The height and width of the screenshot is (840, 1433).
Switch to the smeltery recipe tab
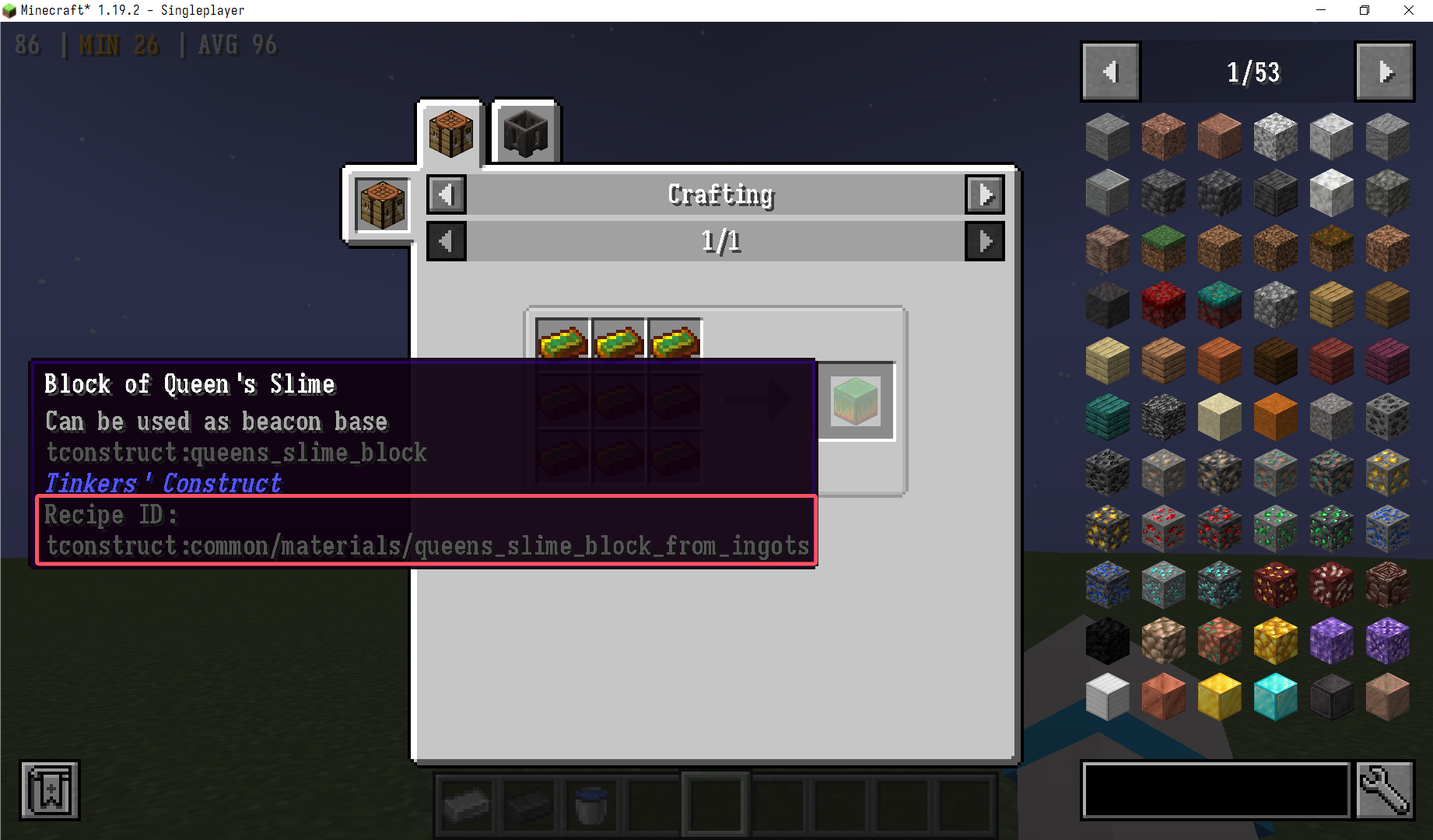coord(526,132)
